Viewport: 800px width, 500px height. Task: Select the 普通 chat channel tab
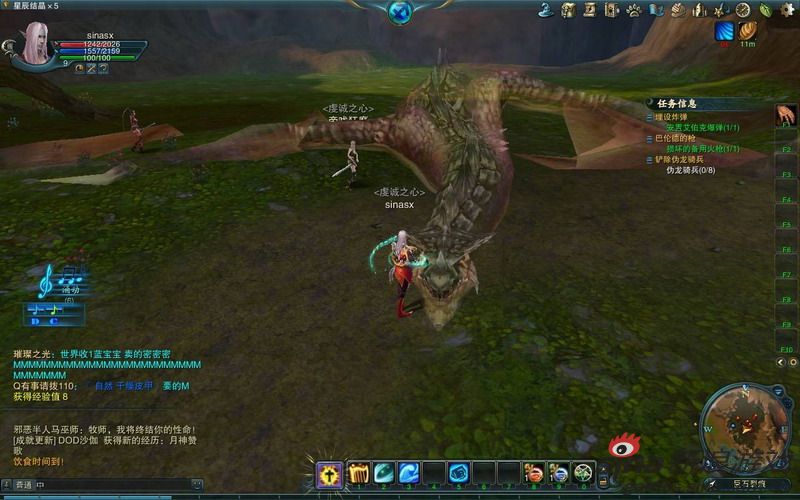(x=22, y=485)
